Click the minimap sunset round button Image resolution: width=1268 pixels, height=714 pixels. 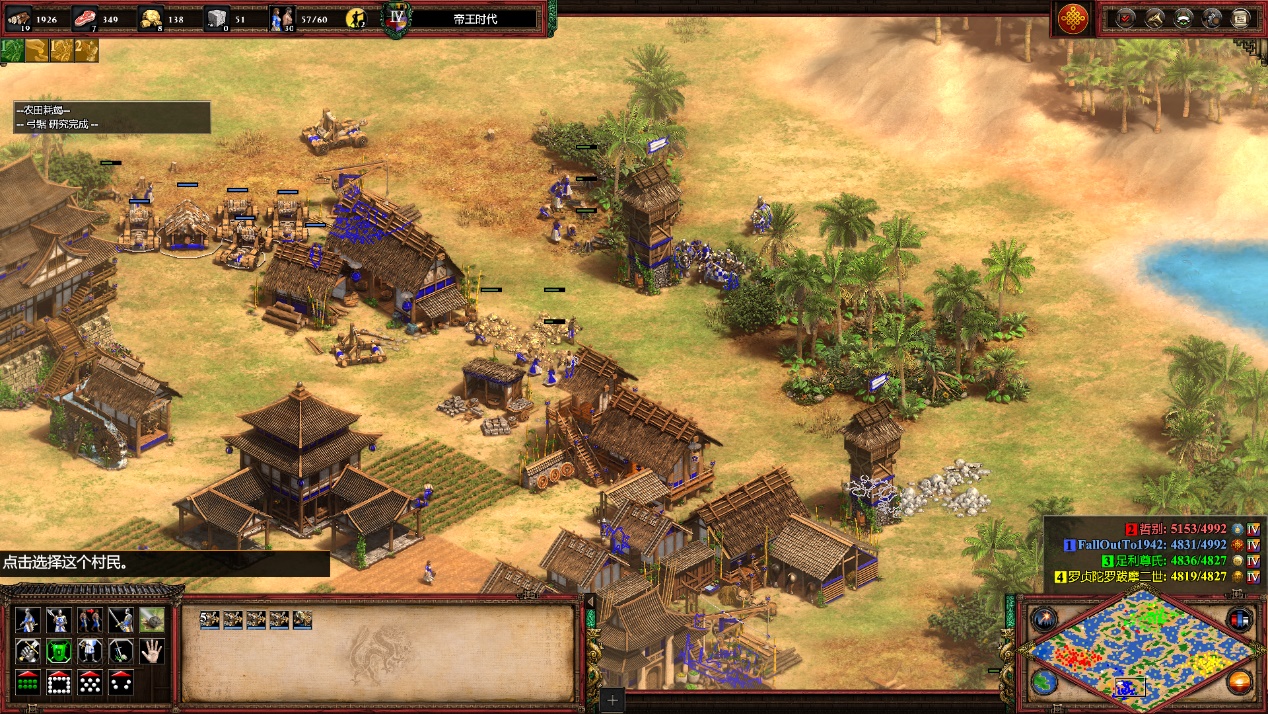pyautogui.click(x=1240, y=682)
